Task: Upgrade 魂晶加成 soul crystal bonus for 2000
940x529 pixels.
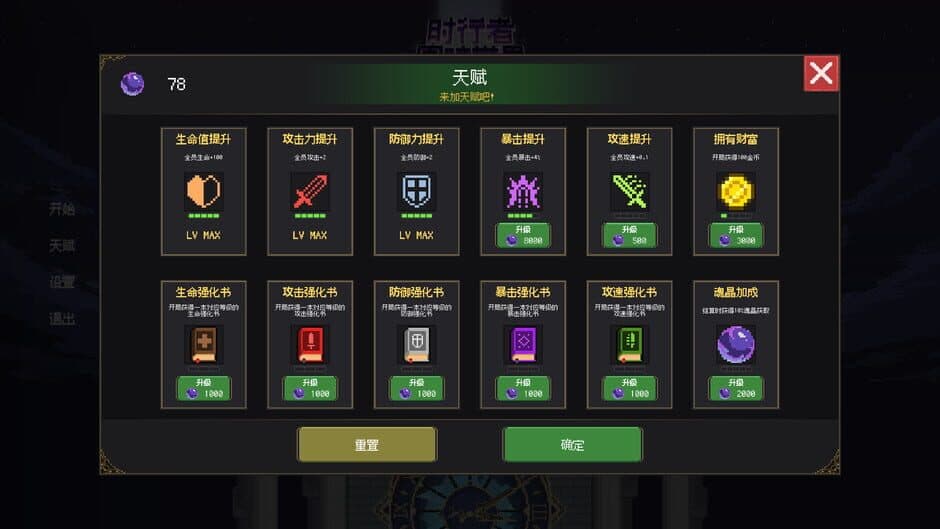Action: click(736, 388)
